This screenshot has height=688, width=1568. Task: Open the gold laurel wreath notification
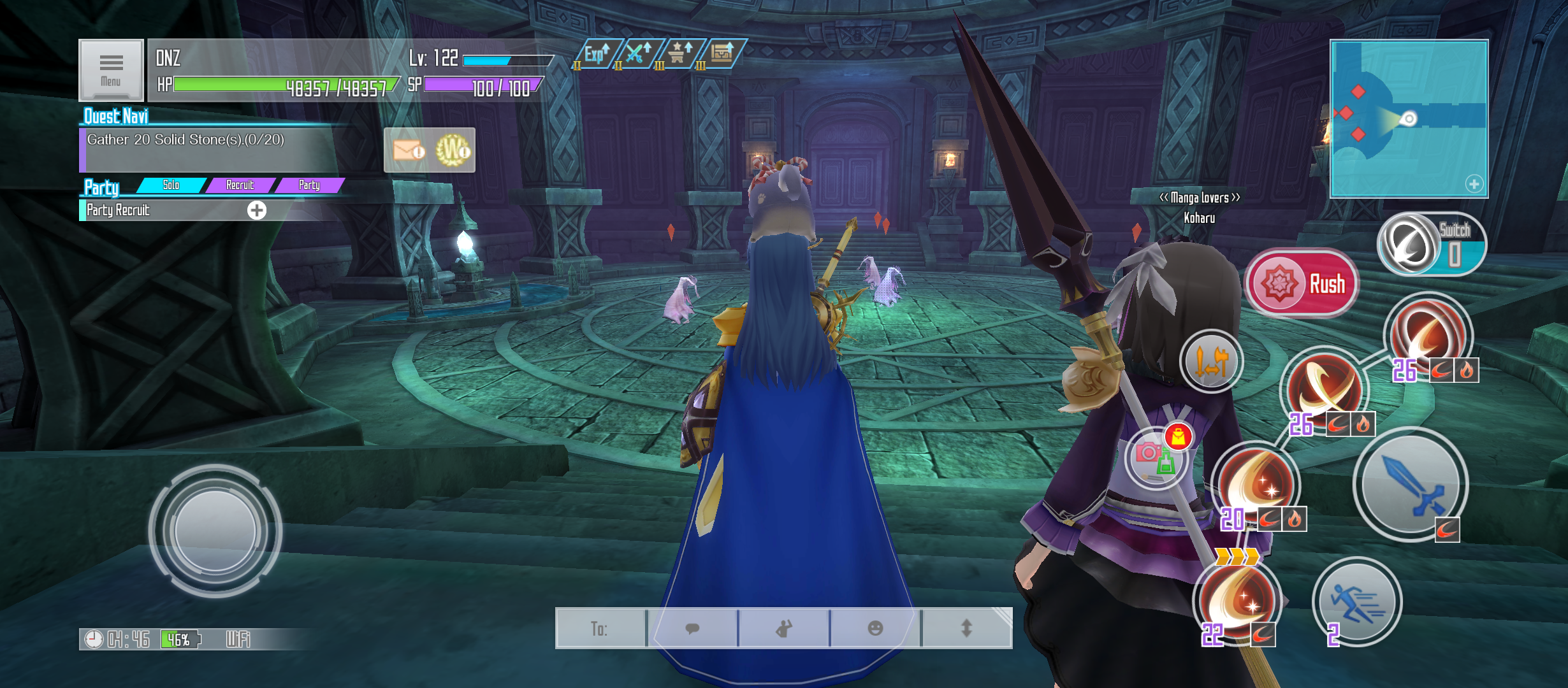pyautogui.click(x=452, y=150)
